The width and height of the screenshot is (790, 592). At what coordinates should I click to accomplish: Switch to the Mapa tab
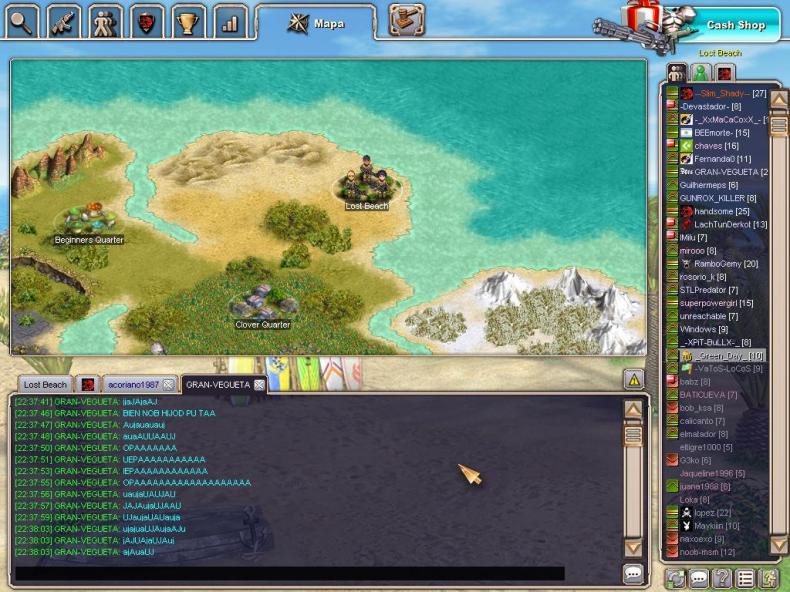tap(316, 22)
